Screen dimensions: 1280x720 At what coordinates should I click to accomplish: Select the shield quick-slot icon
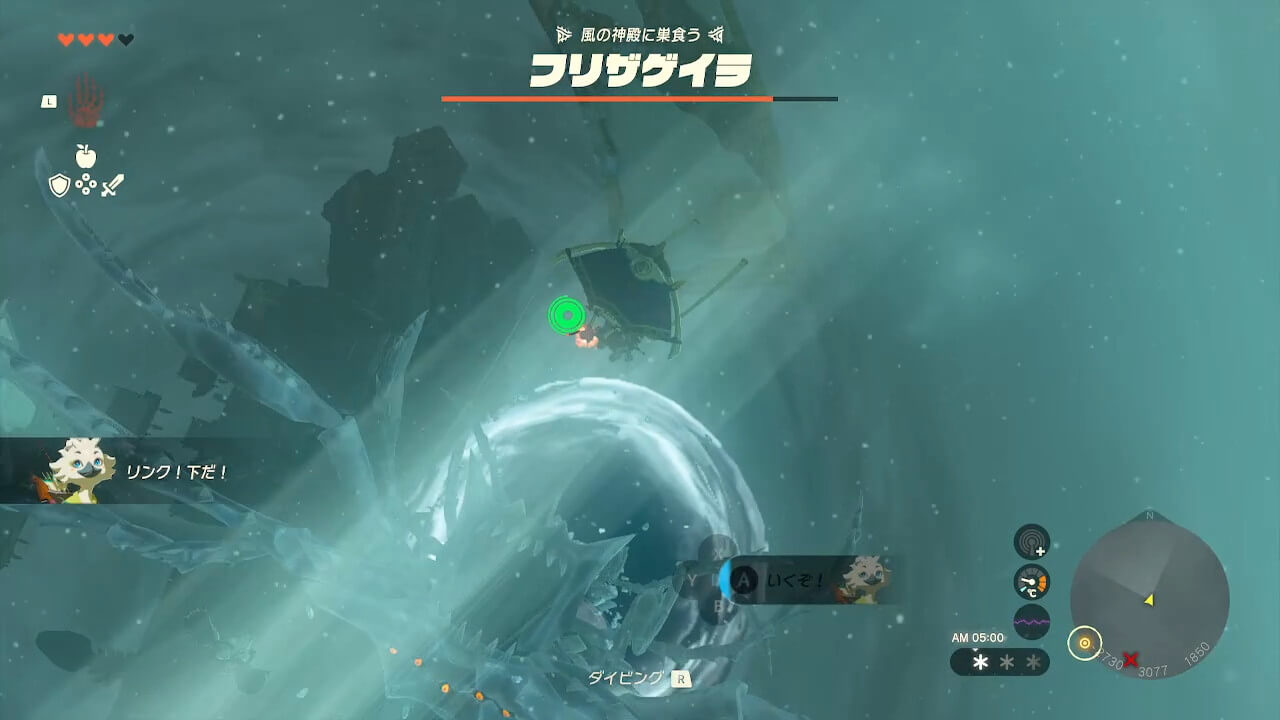coord(59,185)
